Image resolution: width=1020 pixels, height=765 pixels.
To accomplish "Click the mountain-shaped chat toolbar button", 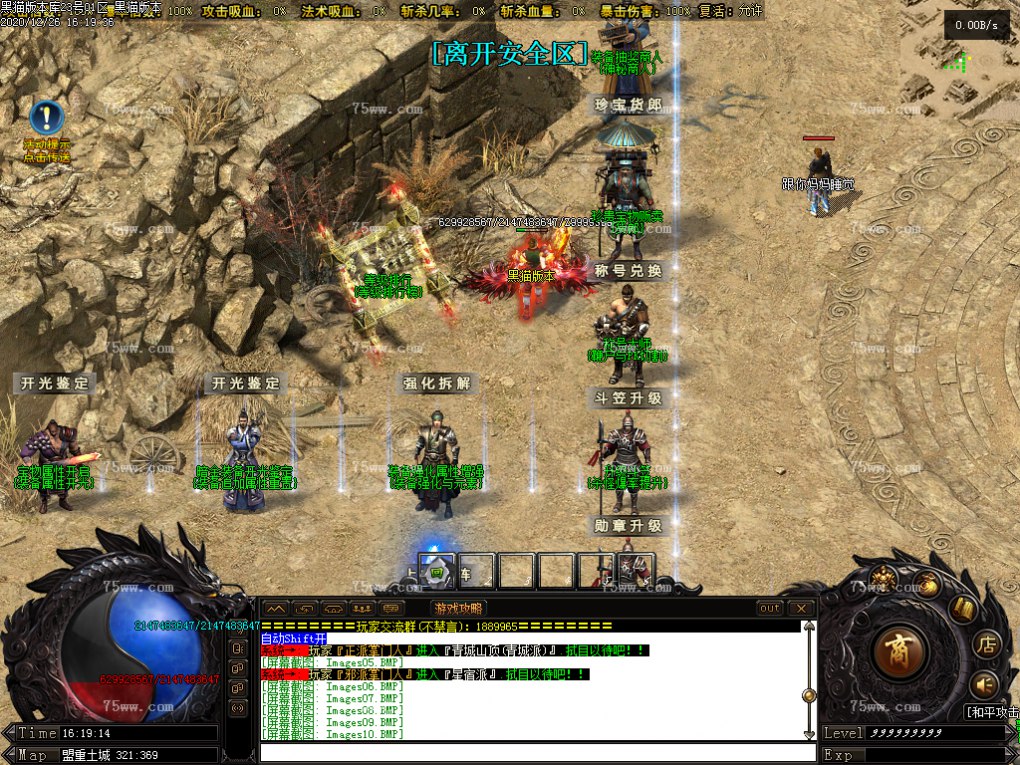I will click(275, 608).
